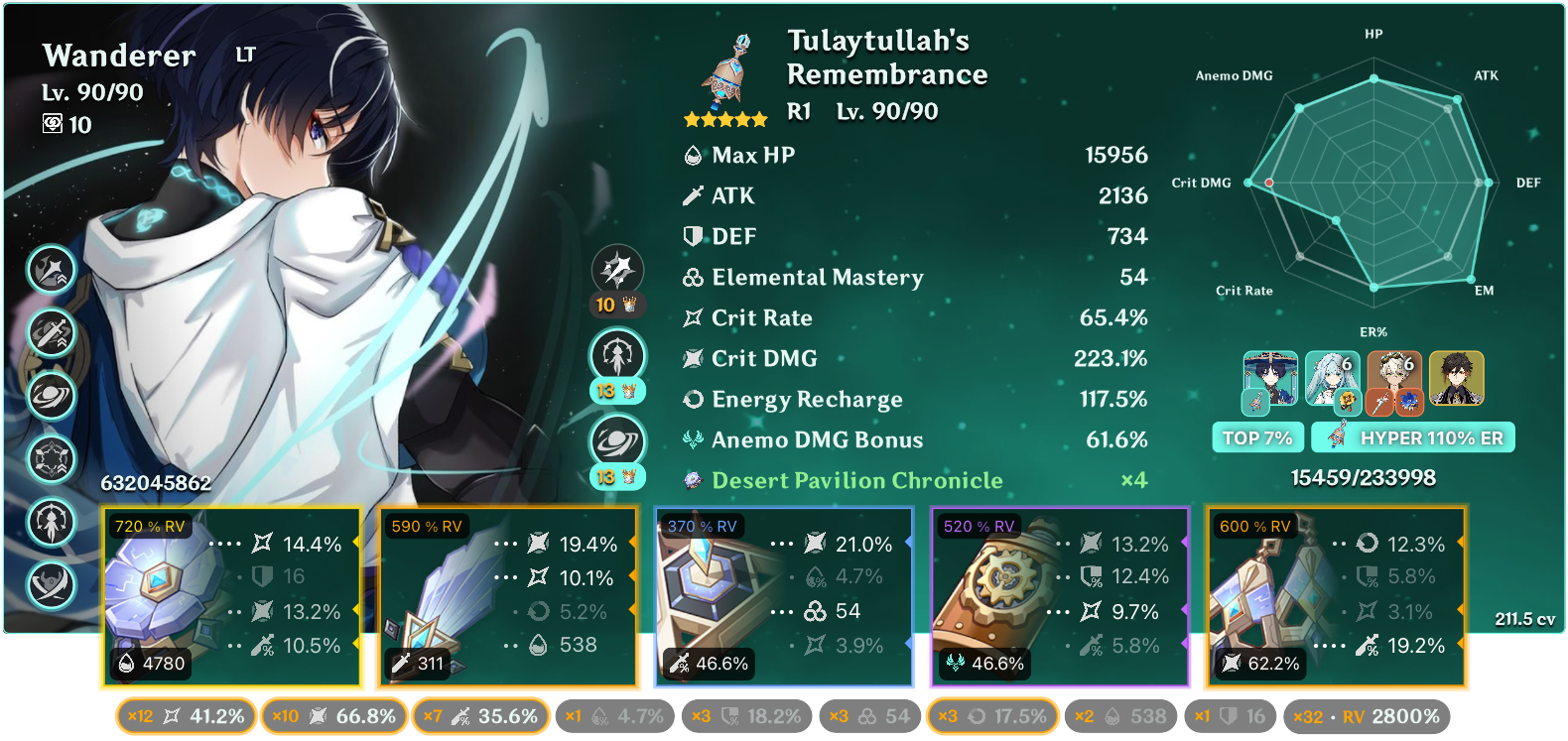Screen dimensions: 1568x741
Task: Select the Normal Attack talent icon leveled 10
Action: coord(618,266)
